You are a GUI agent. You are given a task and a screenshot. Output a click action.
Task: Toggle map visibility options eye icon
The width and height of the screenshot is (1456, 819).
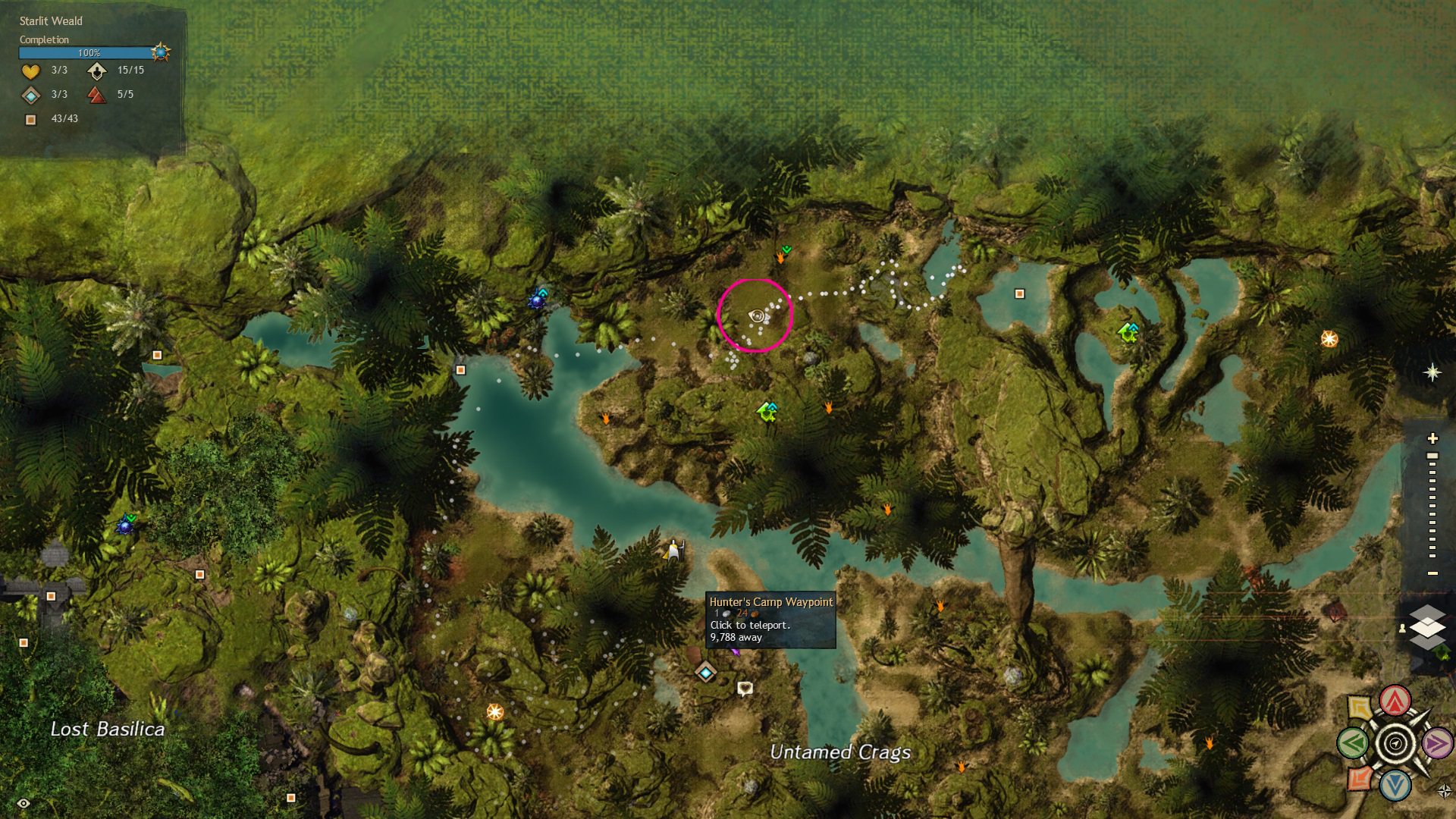click(x=24, y=803)
